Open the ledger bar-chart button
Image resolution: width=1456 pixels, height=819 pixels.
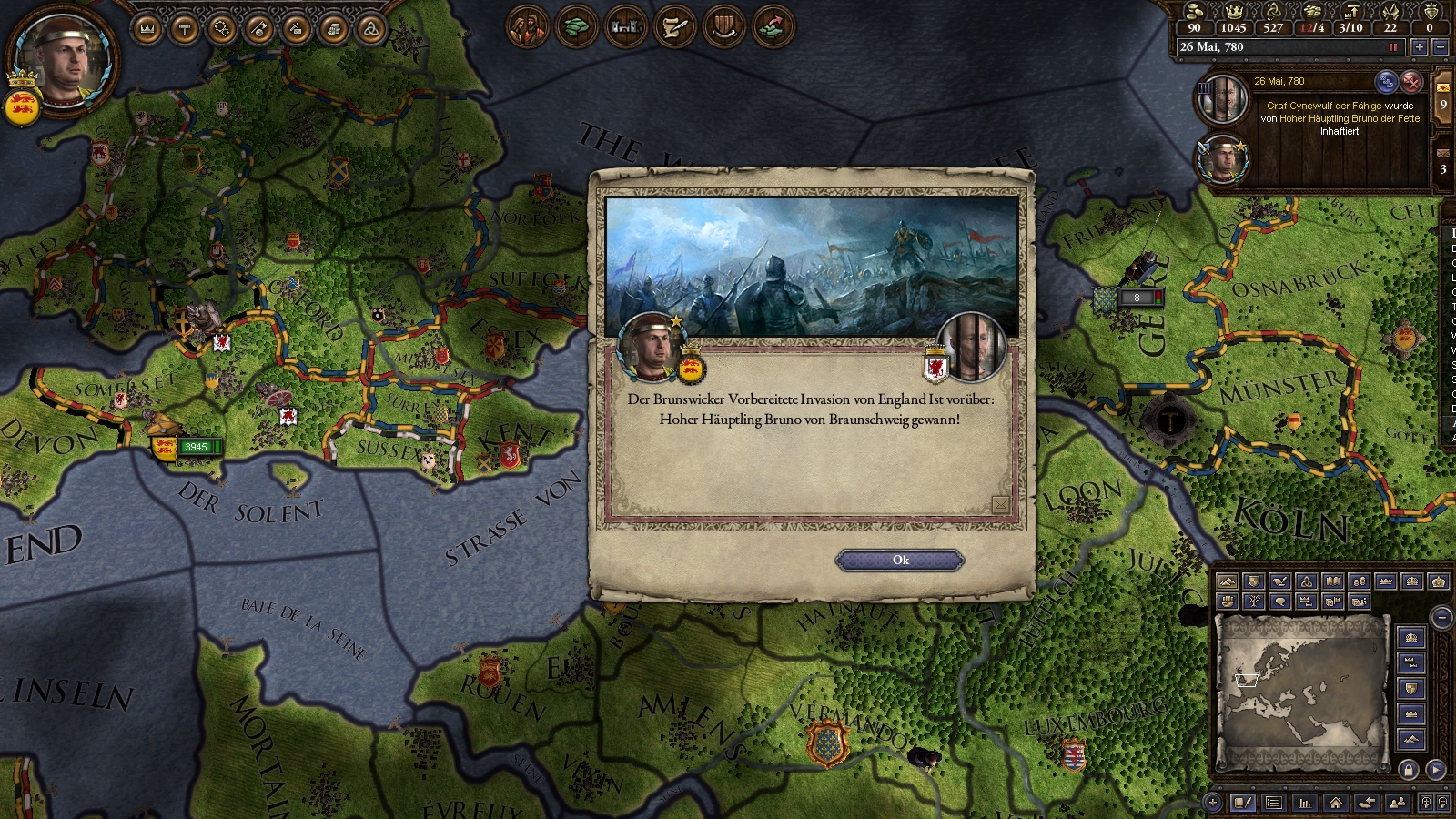pos(1305,803)
